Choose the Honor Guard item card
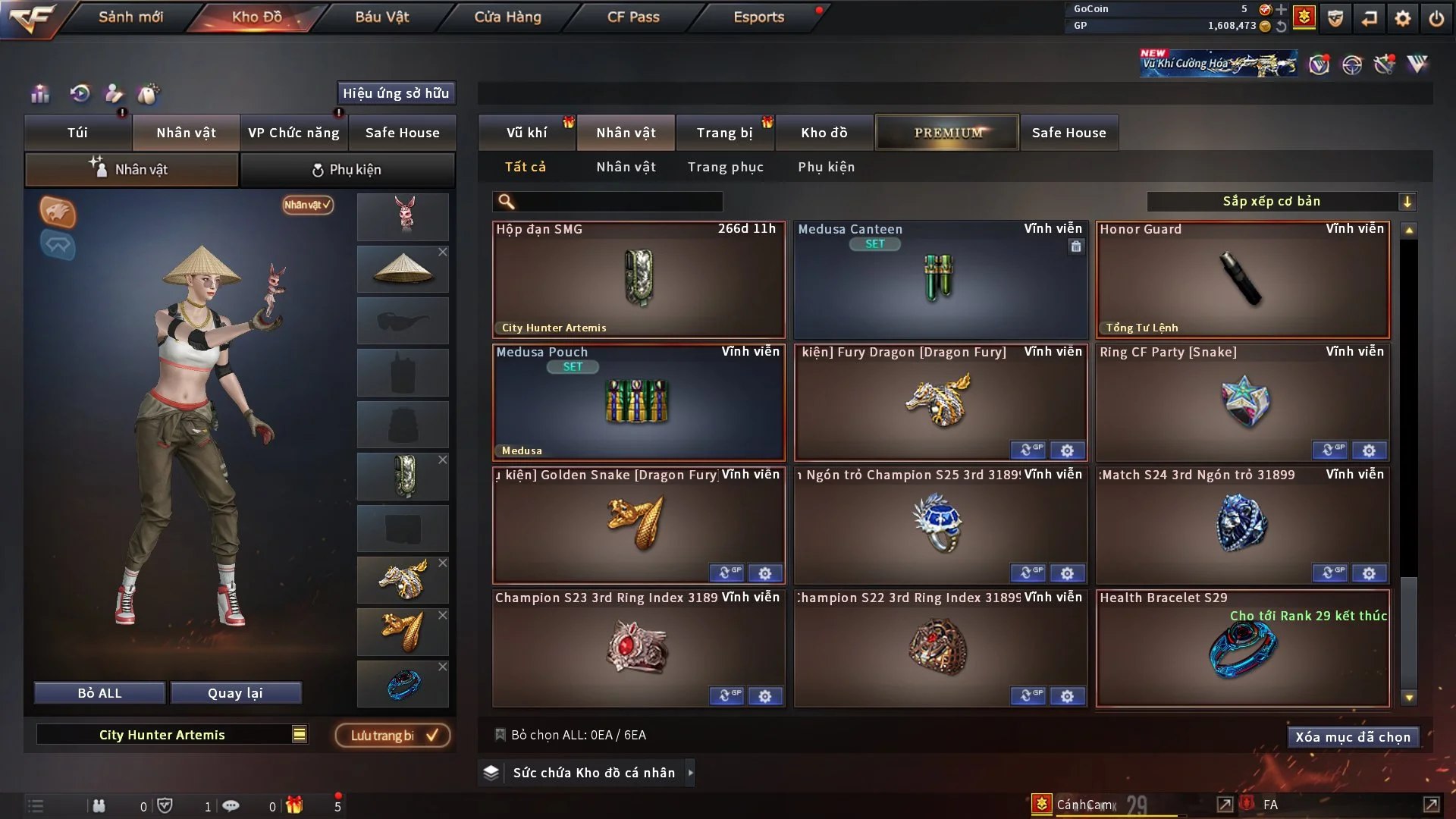Screen dimensions: 1456x819 pos(1242,279)
